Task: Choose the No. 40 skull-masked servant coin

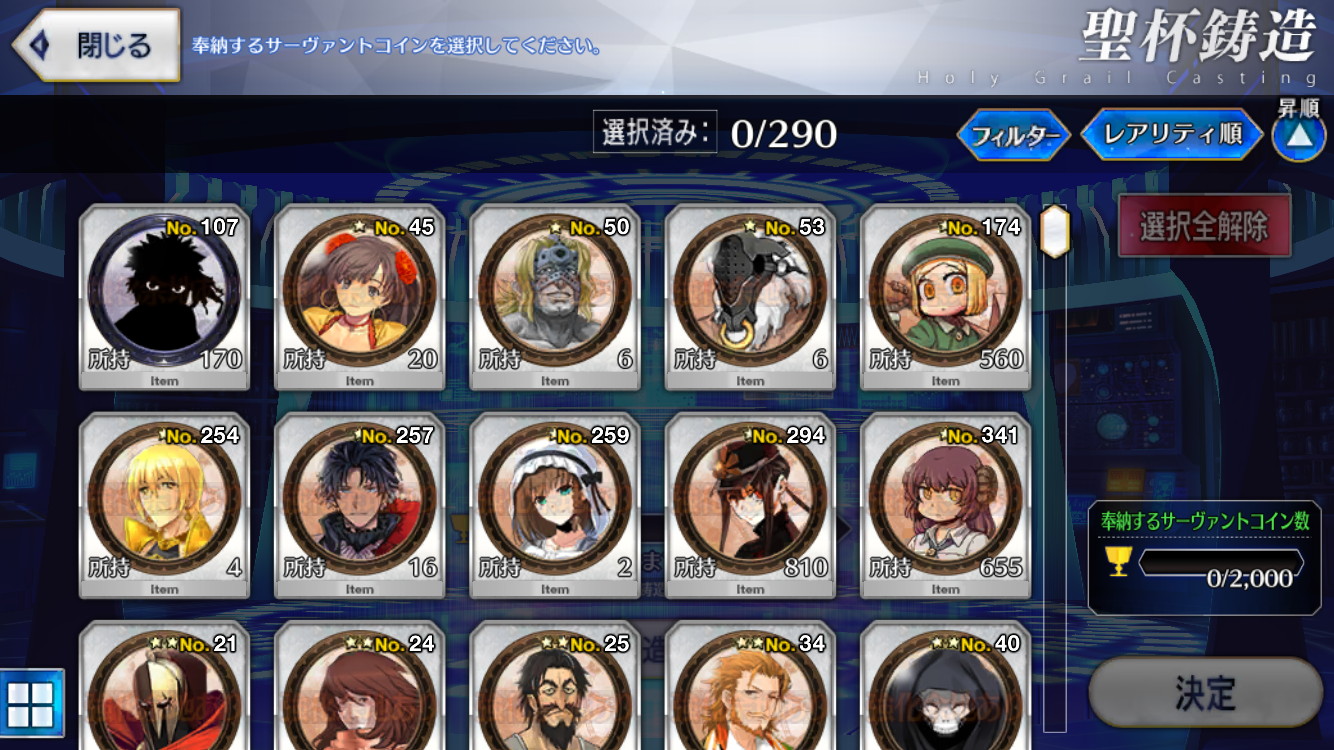Action: pos(946,690)
